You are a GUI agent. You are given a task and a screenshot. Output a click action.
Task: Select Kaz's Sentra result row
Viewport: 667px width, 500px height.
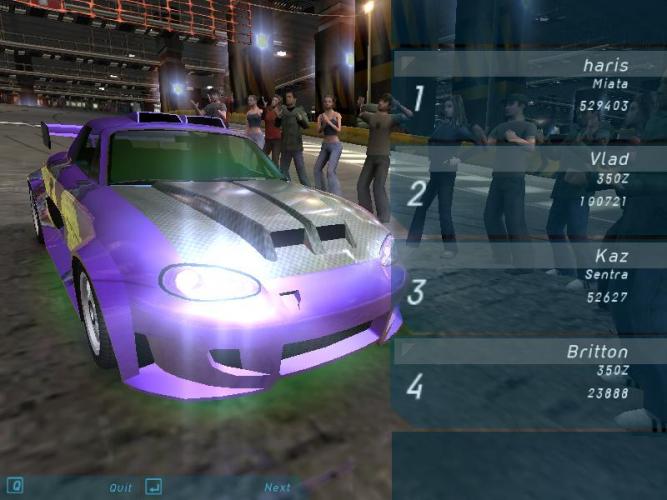coord(528,277)
